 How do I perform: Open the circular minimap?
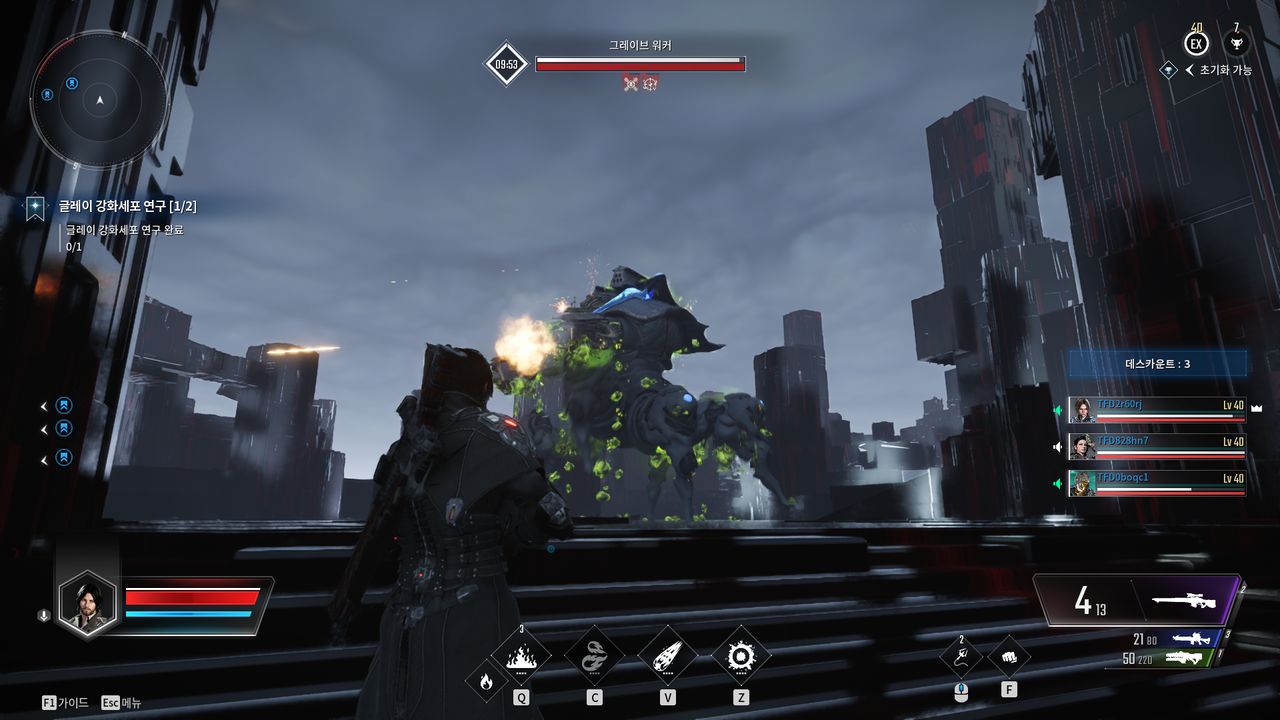pos(99,100)
